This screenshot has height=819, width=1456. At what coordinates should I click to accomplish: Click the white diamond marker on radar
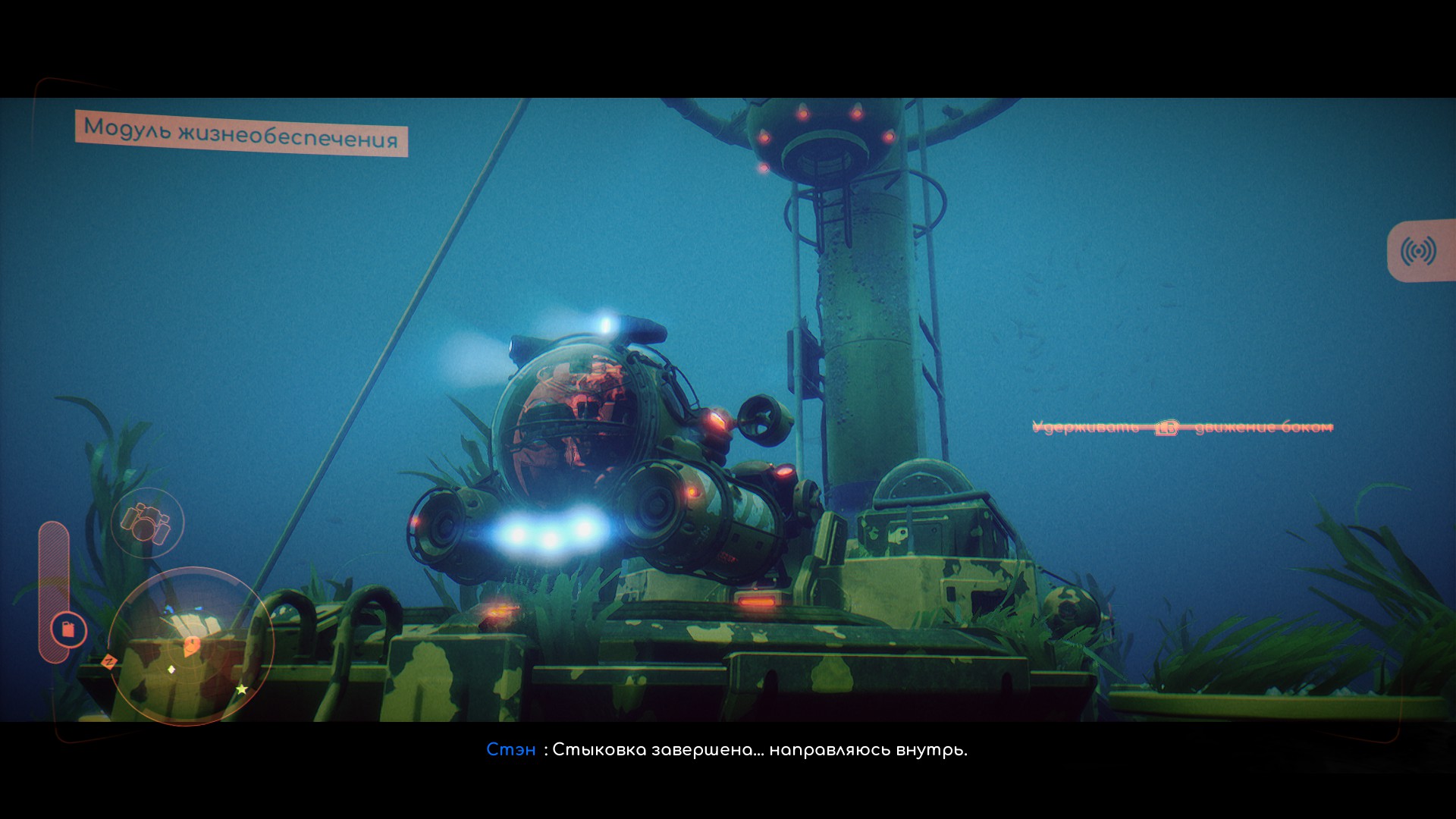coord(171,669)
